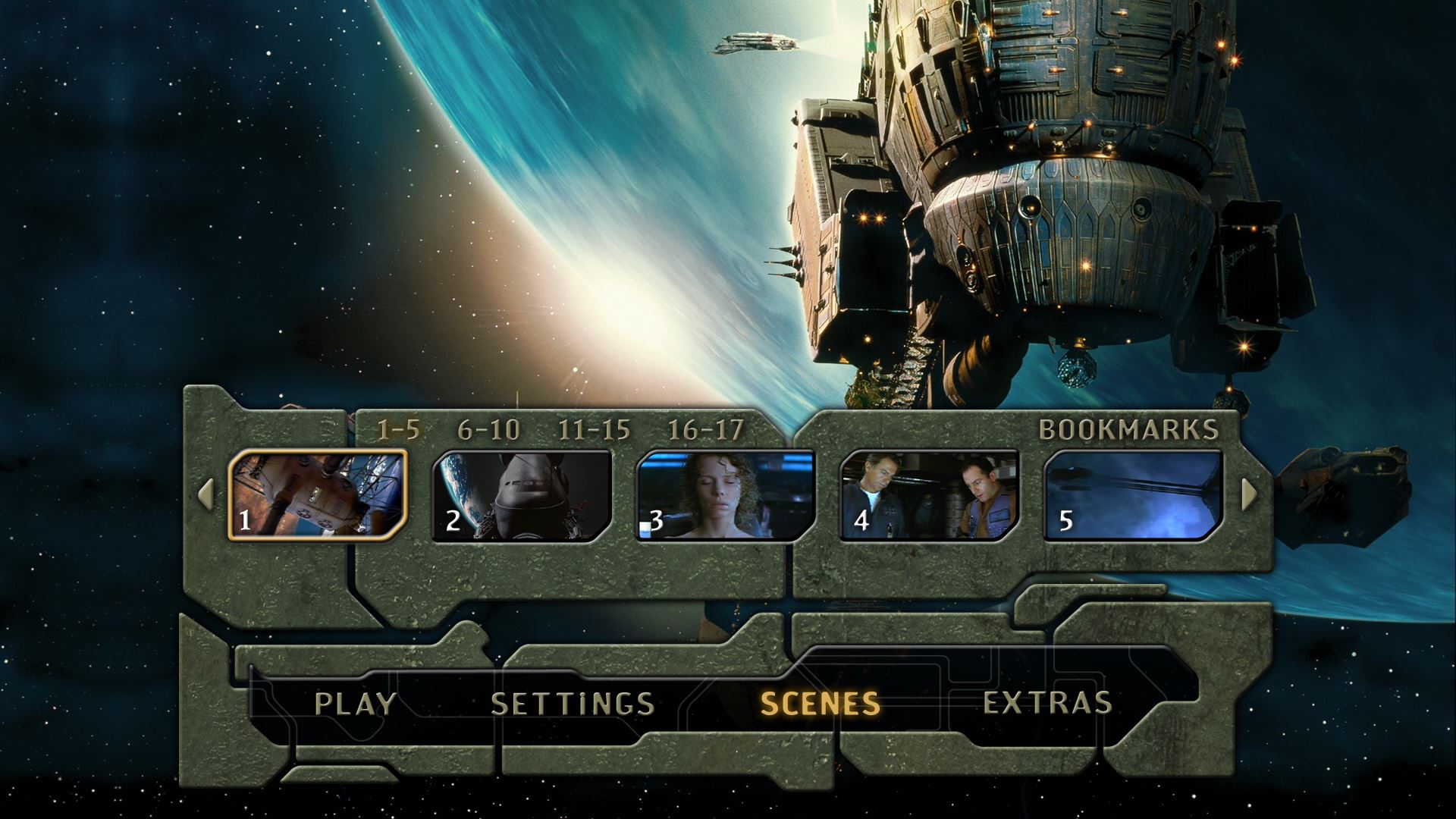
Task: Click the right arrow beside scene thumbnails
Action: point(1249,494)
